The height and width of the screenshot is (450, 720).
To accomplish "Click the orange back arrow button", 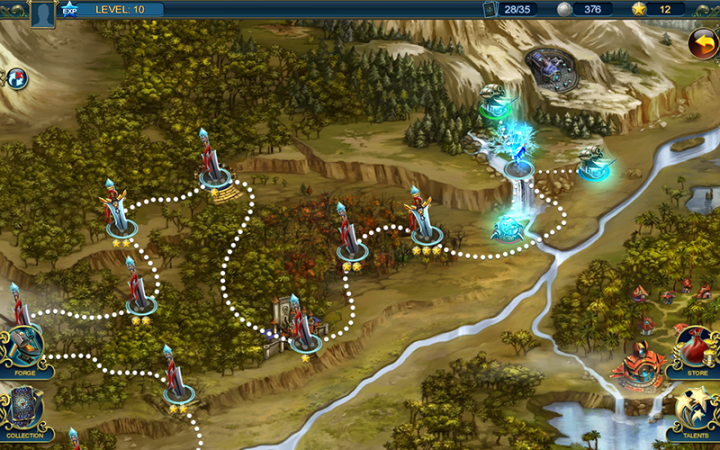I will (x=702, y=42).
